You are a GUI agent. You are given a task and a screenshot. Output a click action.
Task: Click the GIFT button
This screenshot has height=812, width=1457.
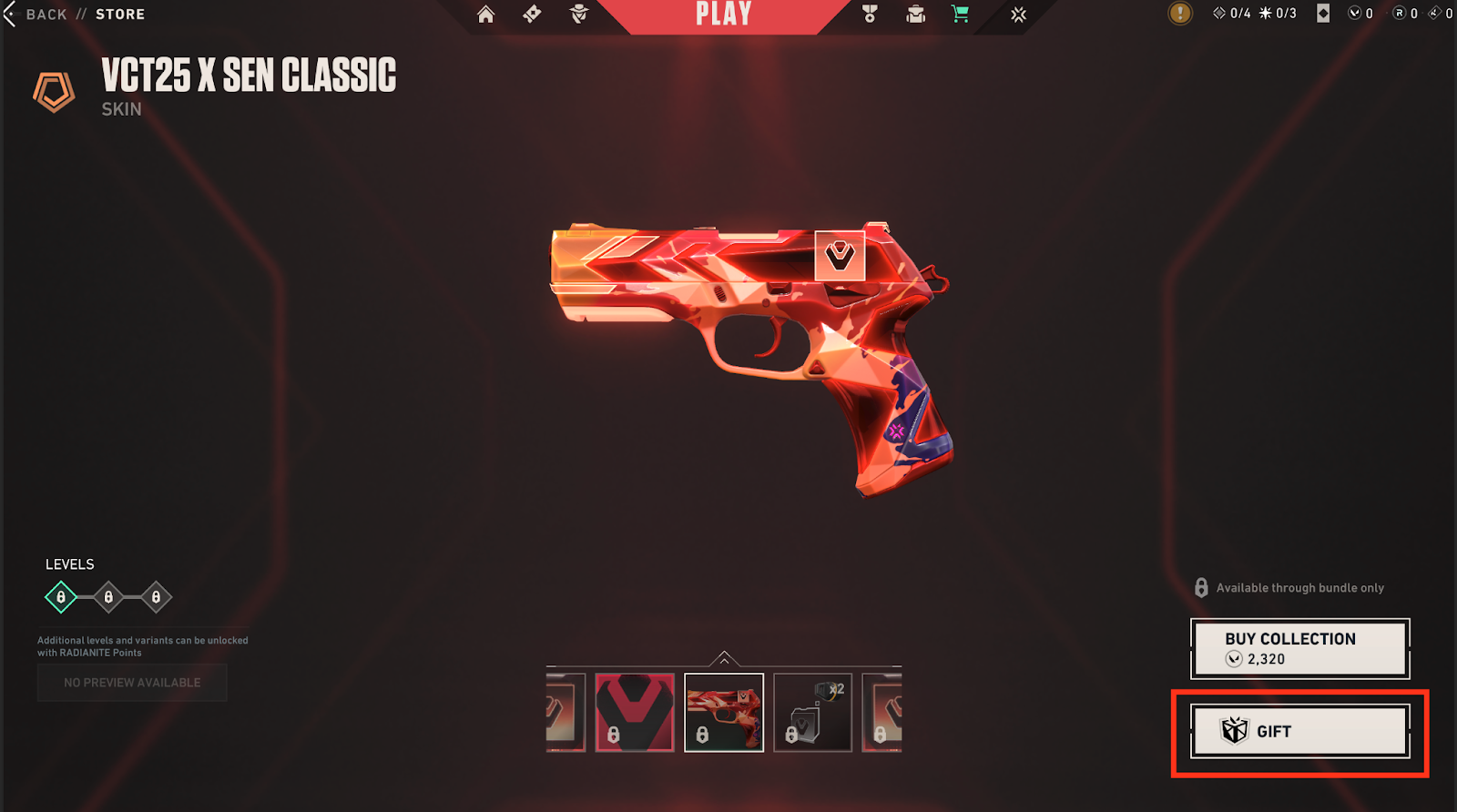[x=1299, y=731]
